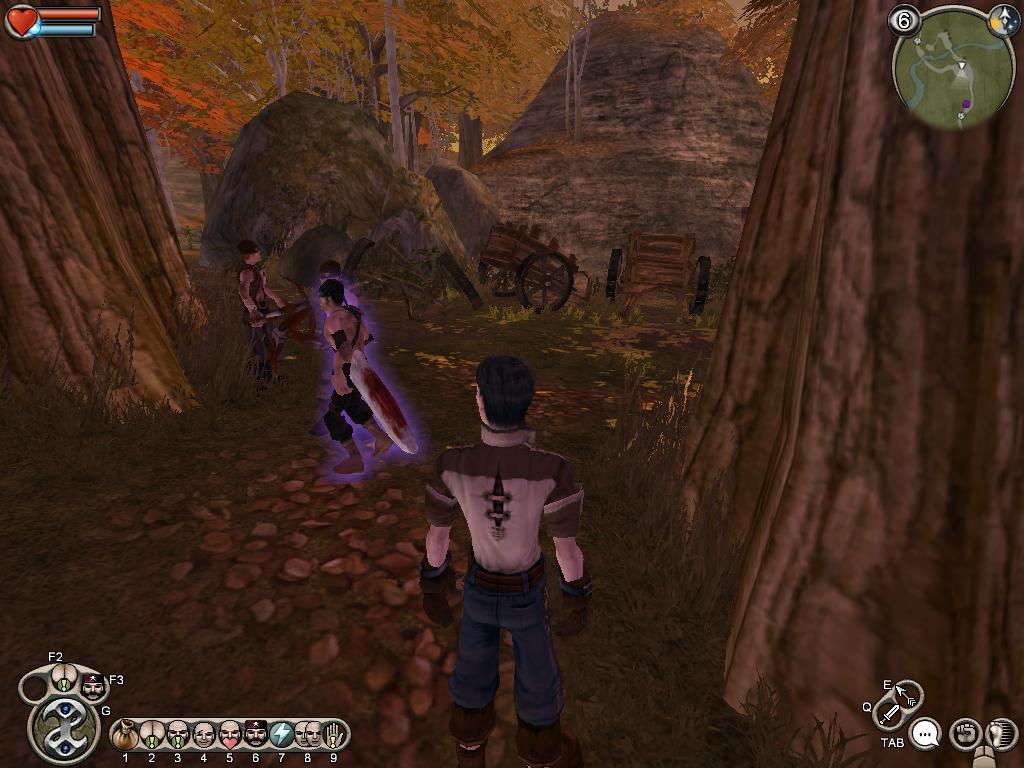The height and width of the screenshot is (768, 1024).
Task: Click the day-night compass icon
Action: click(x=1003, y=21)
